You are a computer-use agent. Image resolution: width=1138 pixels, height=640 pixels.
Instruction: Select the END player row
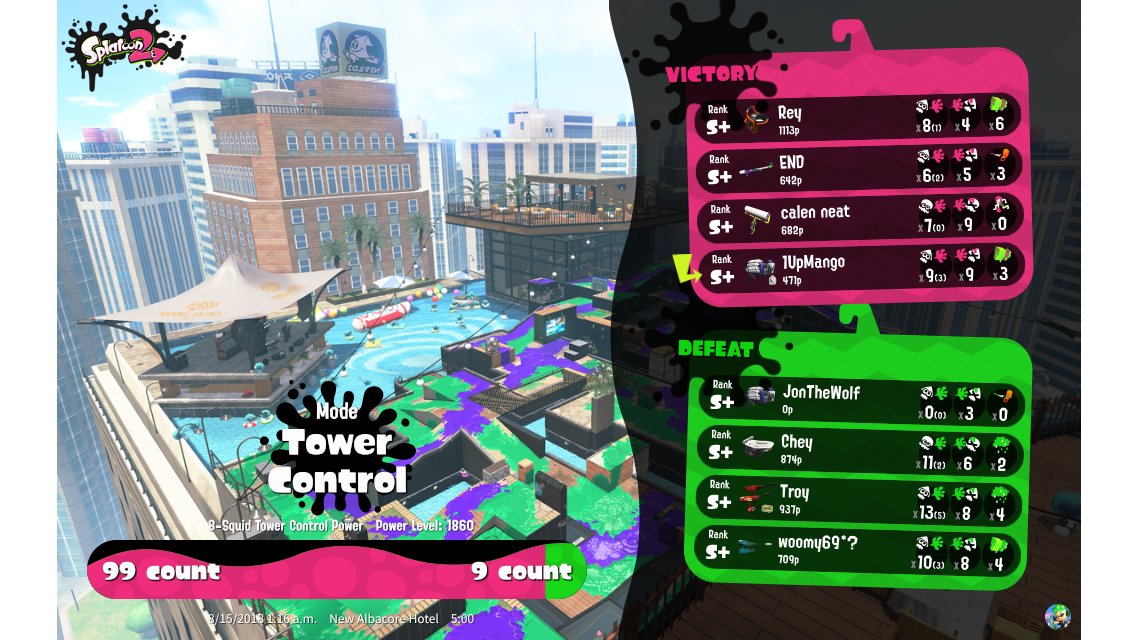860,166
